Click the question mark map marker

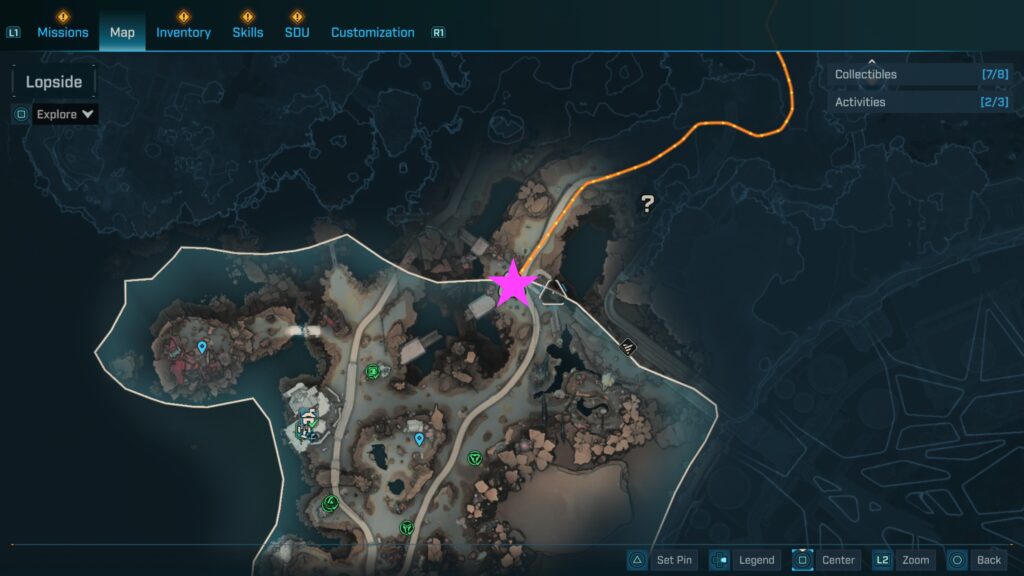click(x=647, y=204)
